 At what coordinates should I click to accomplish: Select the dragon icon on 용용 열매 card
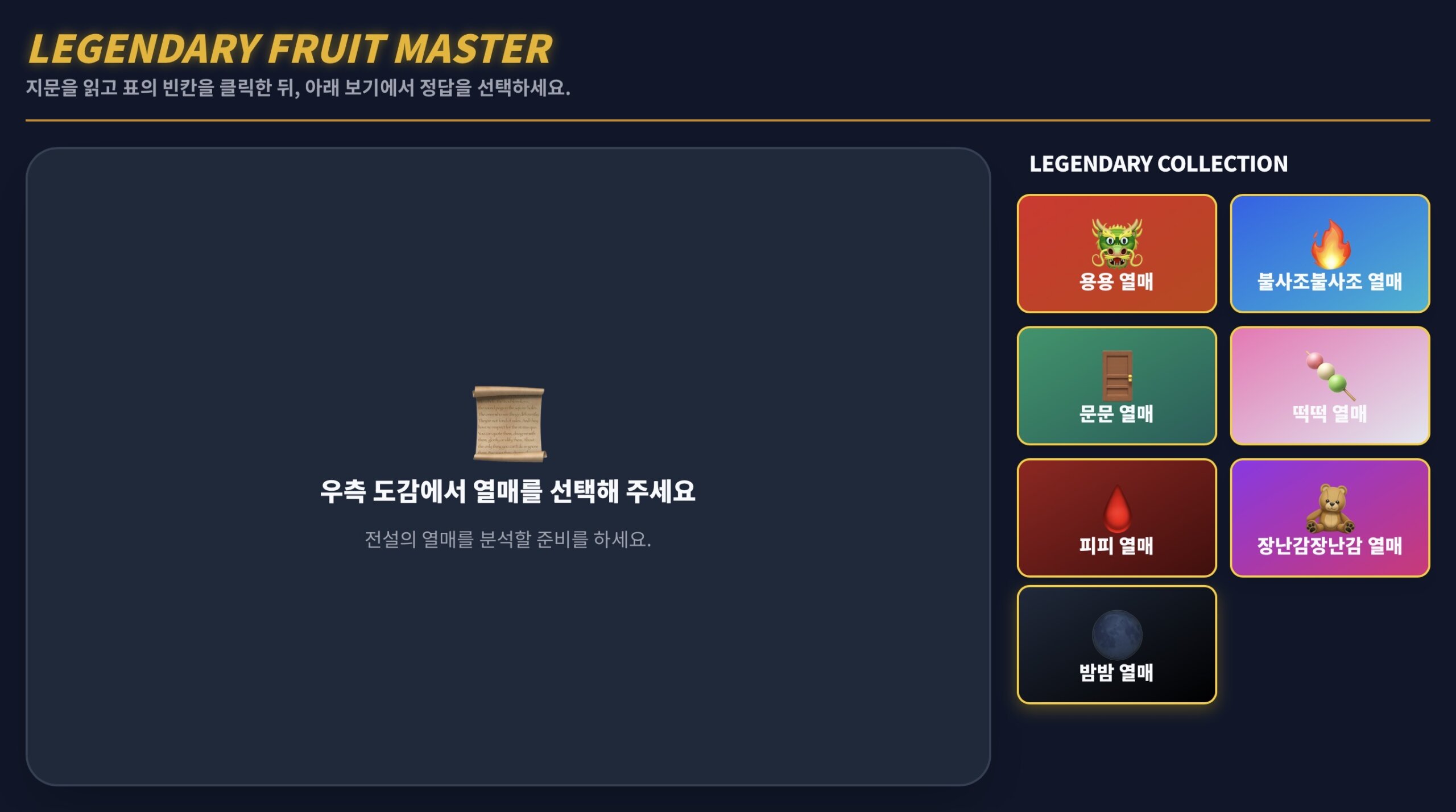click(x=1116, y=246)
